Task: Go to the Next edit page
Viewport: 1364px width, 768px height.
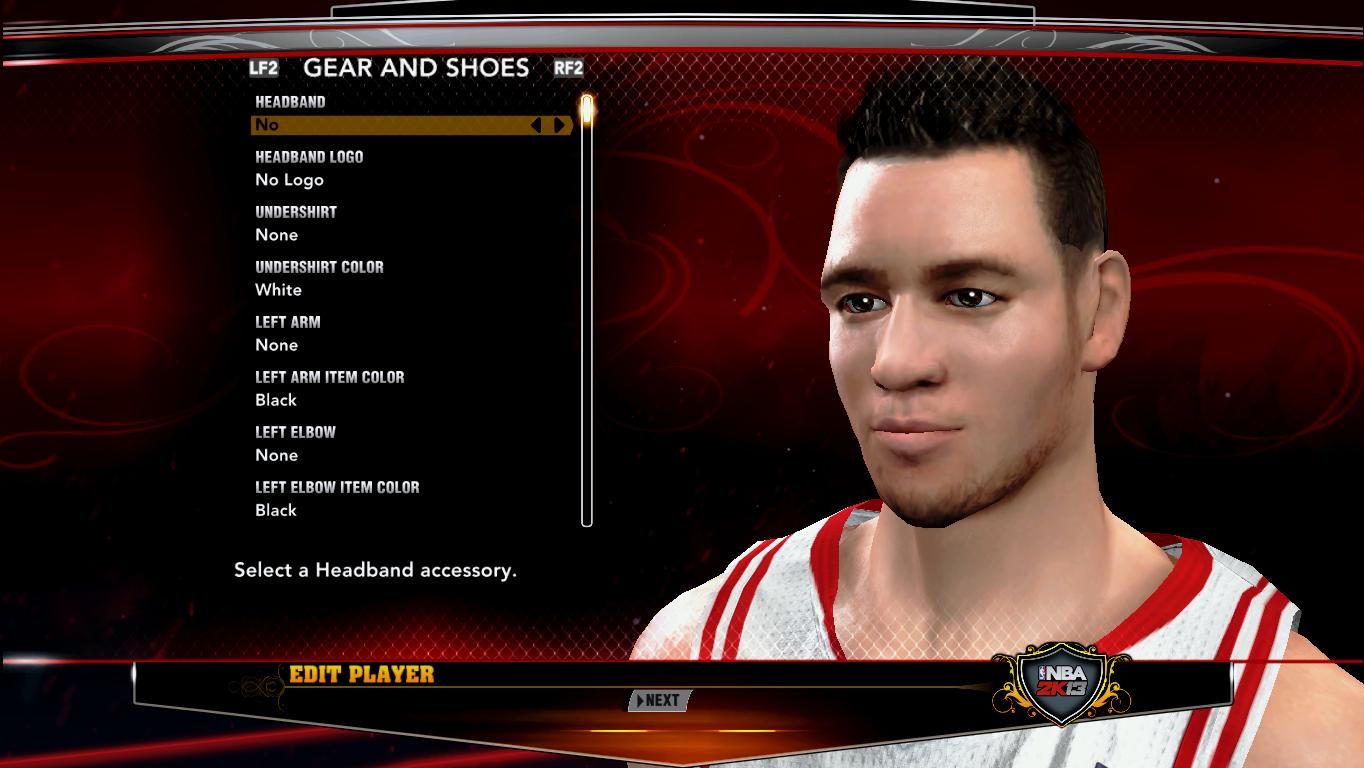Action: 659,701
